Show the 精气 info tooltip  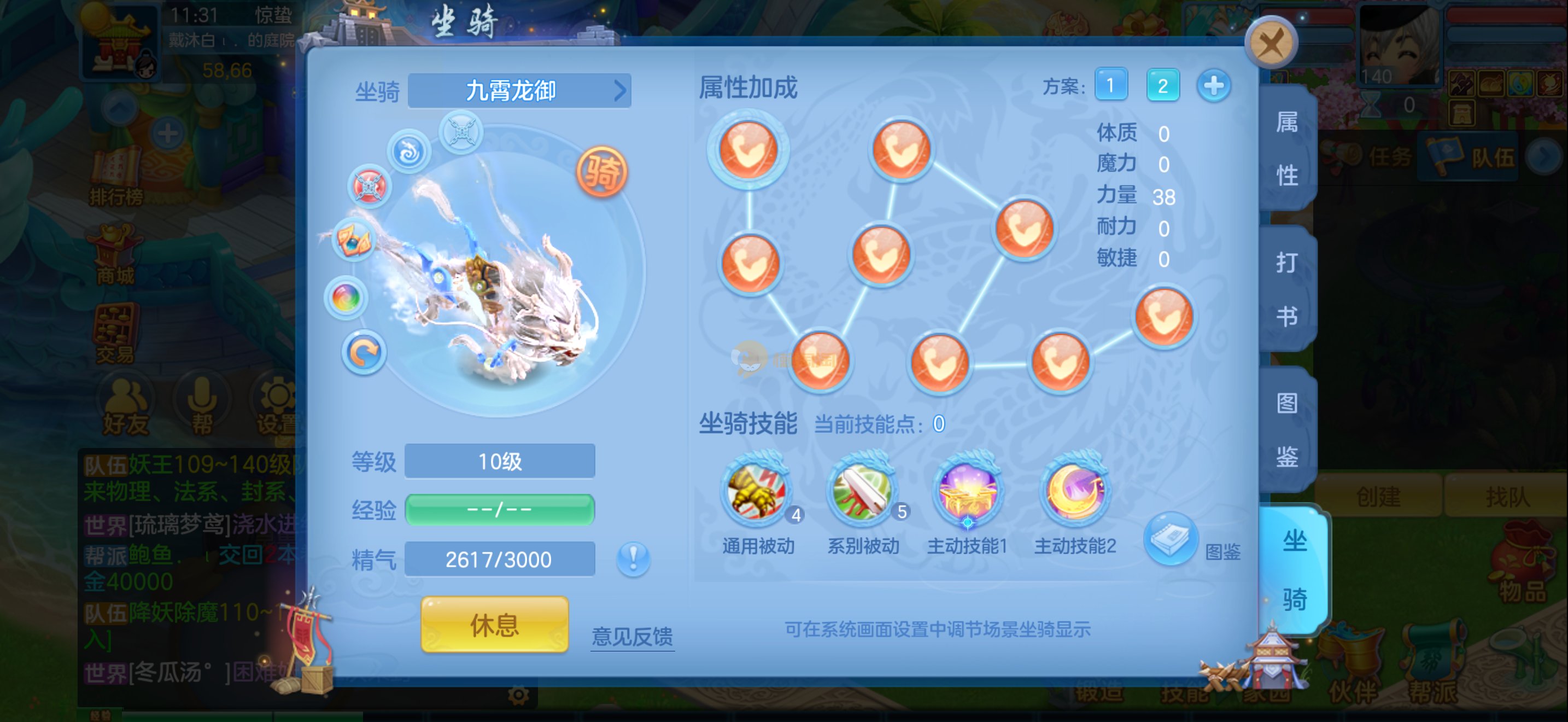click(x=633, y=558)
